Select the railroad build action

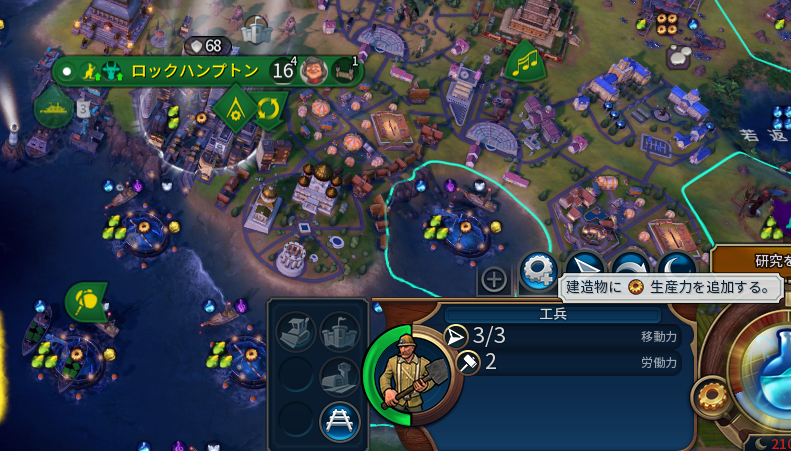[339, 421]
